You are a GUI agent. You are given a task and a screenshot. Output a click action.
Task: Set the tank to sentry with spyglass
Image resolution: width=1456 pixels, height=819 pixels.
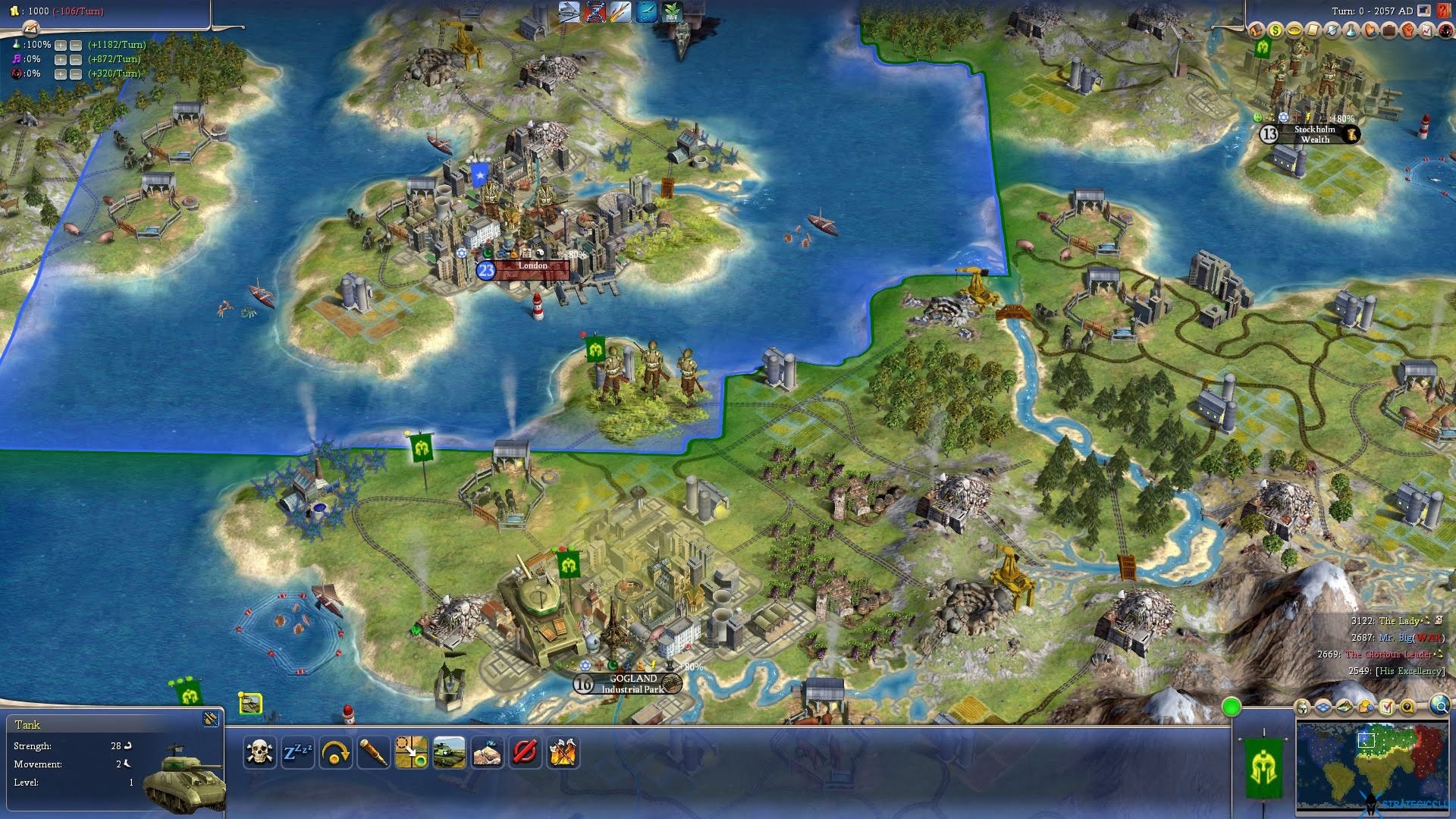click(373, 752)
